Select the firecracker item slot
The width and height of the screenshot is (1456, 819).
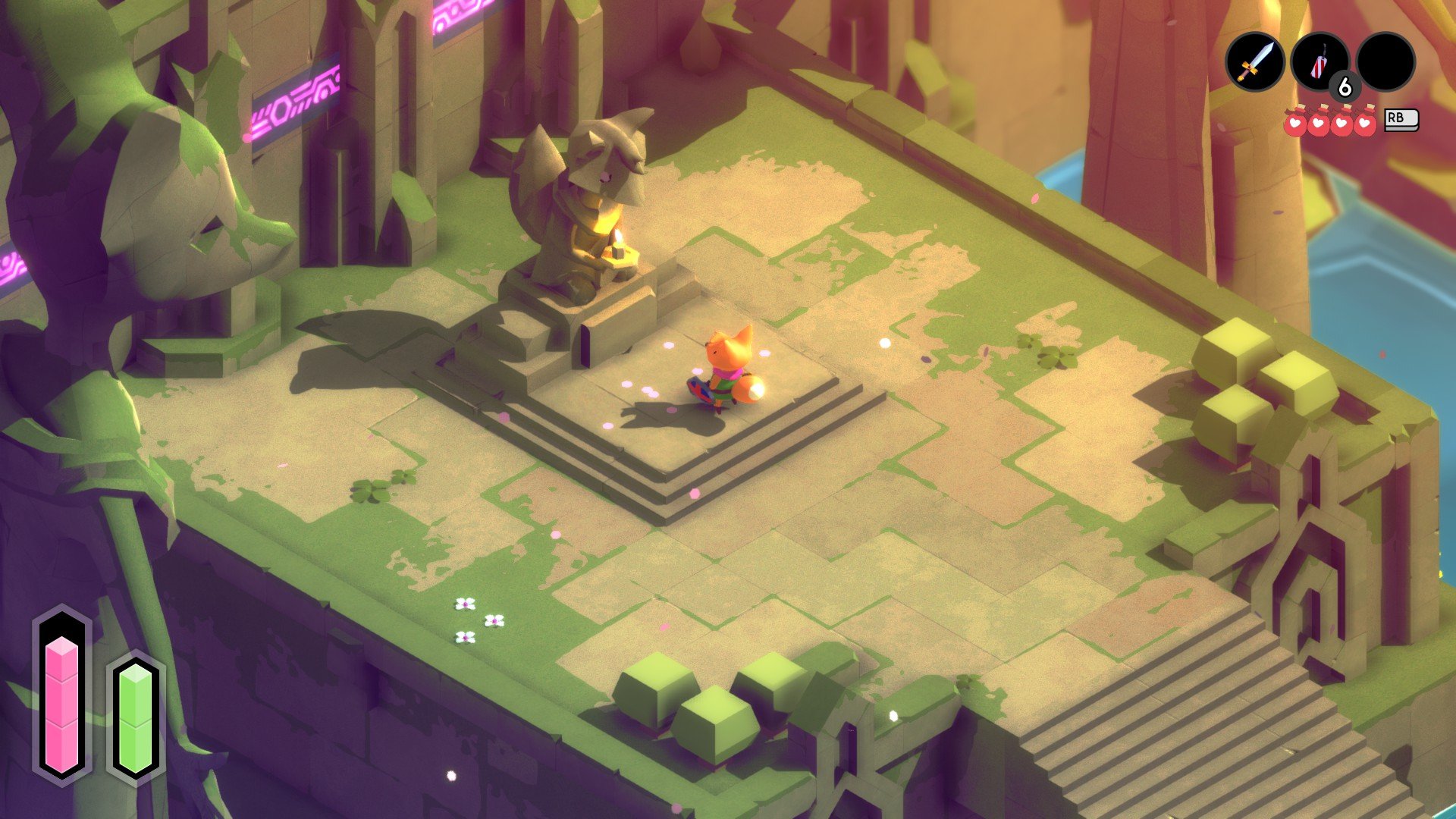(1319, 62)
